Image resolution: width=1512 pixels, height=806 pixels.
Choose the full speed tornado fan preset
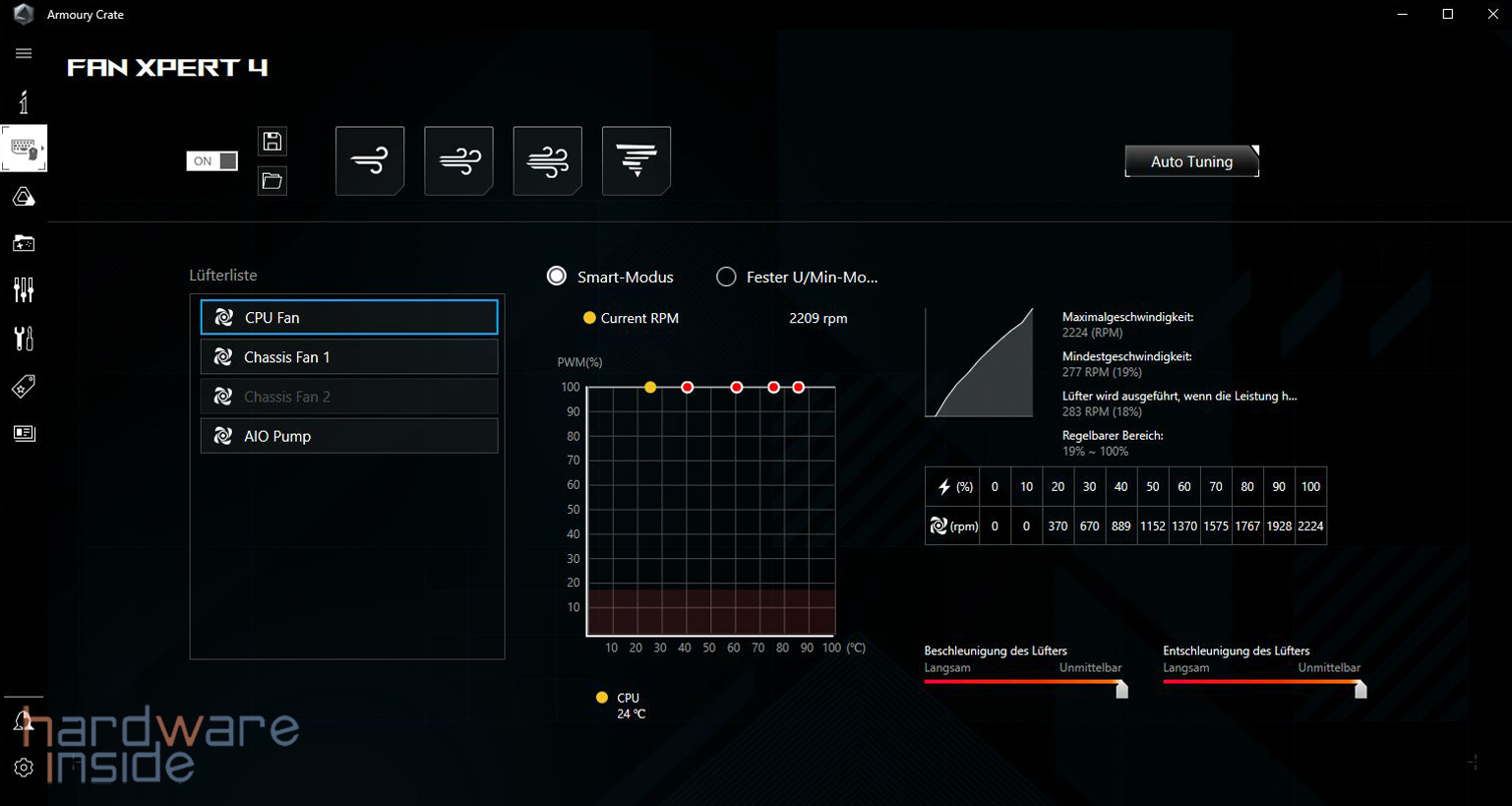point(636,160)
